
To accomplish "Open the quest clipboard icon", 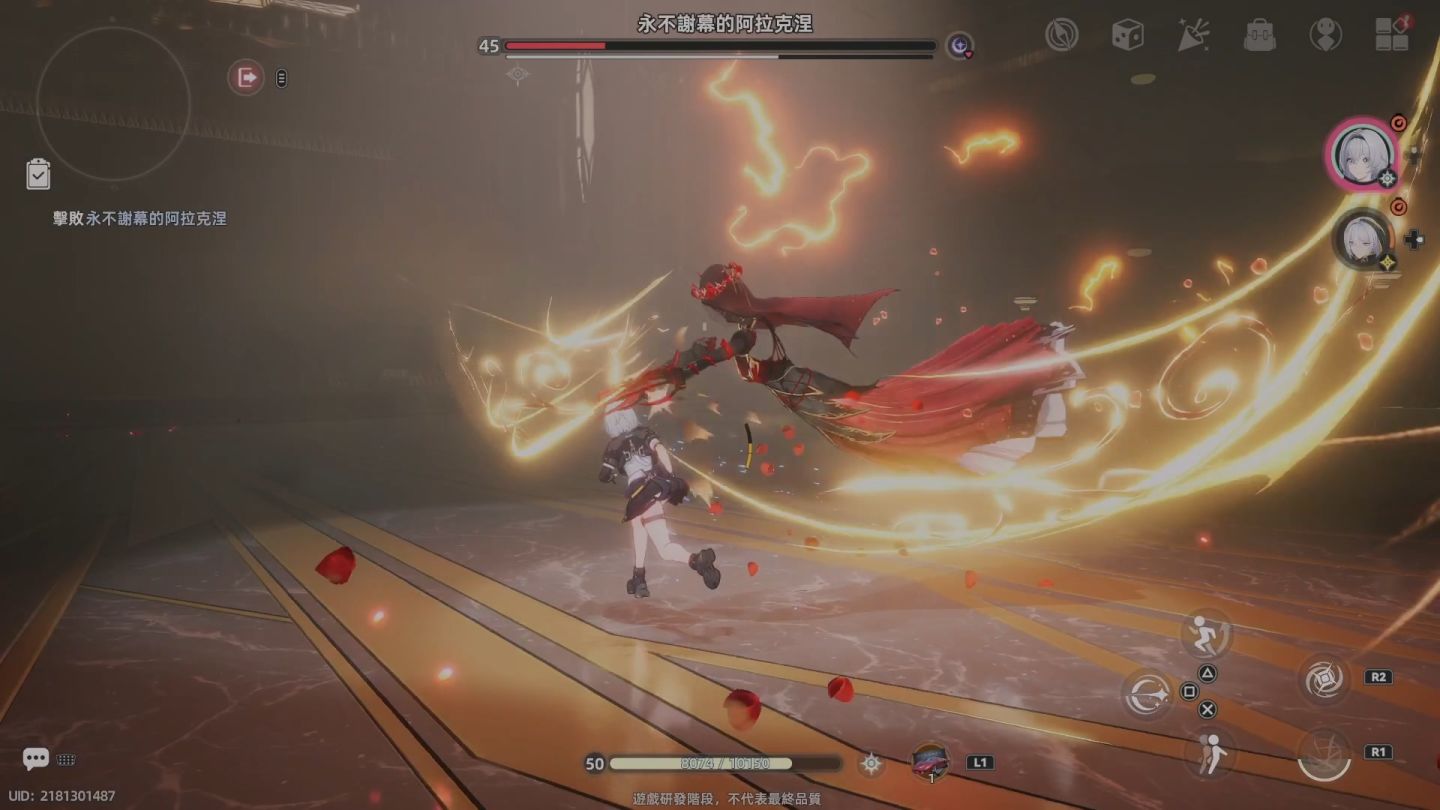I will pos(38,174).
